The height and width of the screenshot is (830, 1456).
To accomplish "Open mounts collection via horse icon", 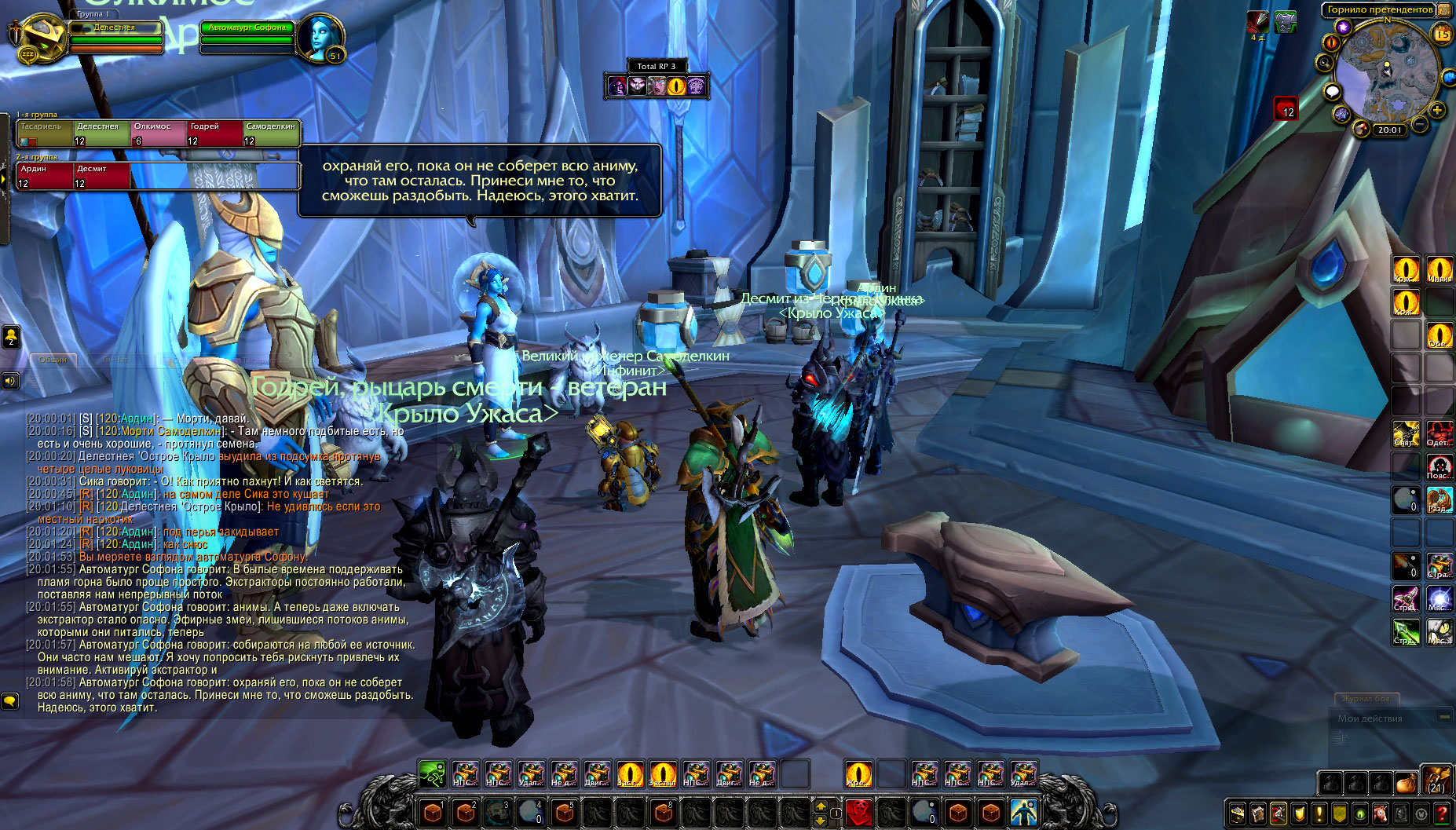I will tap(1381, 814).
